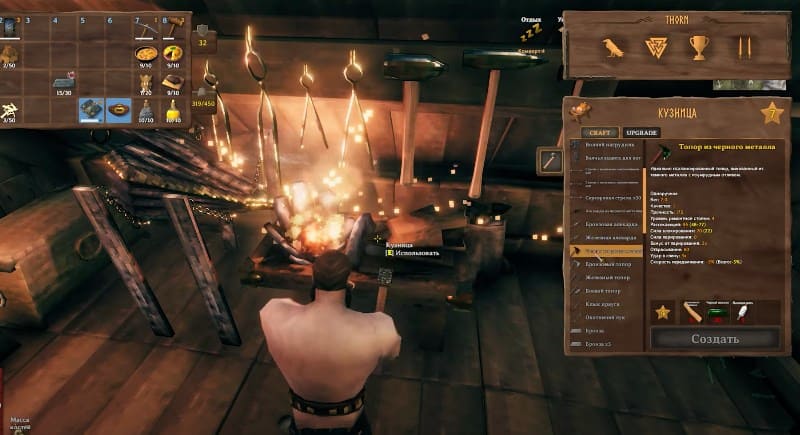Click the Создать craft button

714,338
